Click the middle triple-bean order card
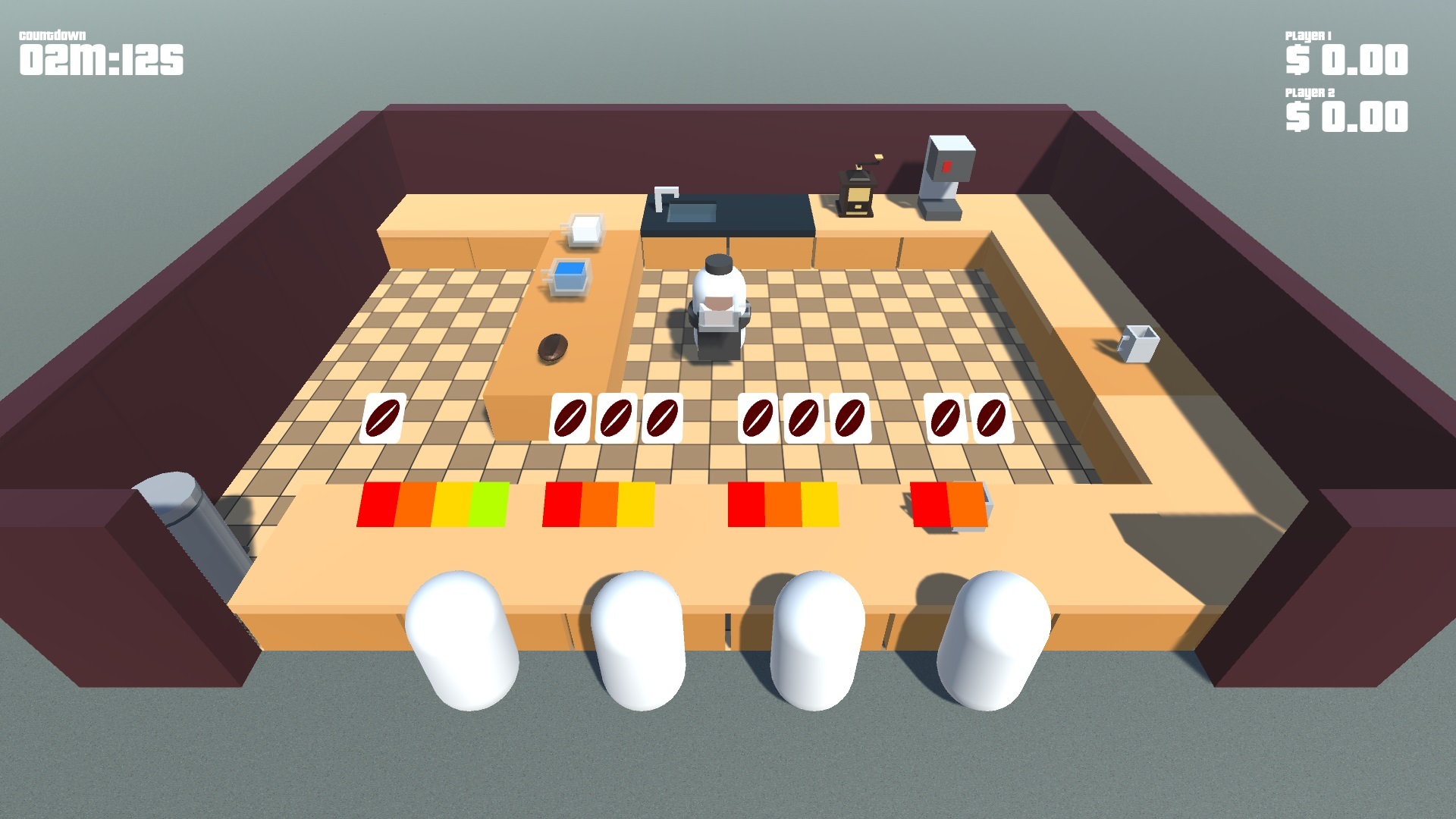1456x819 pixels. click(802, 417)
